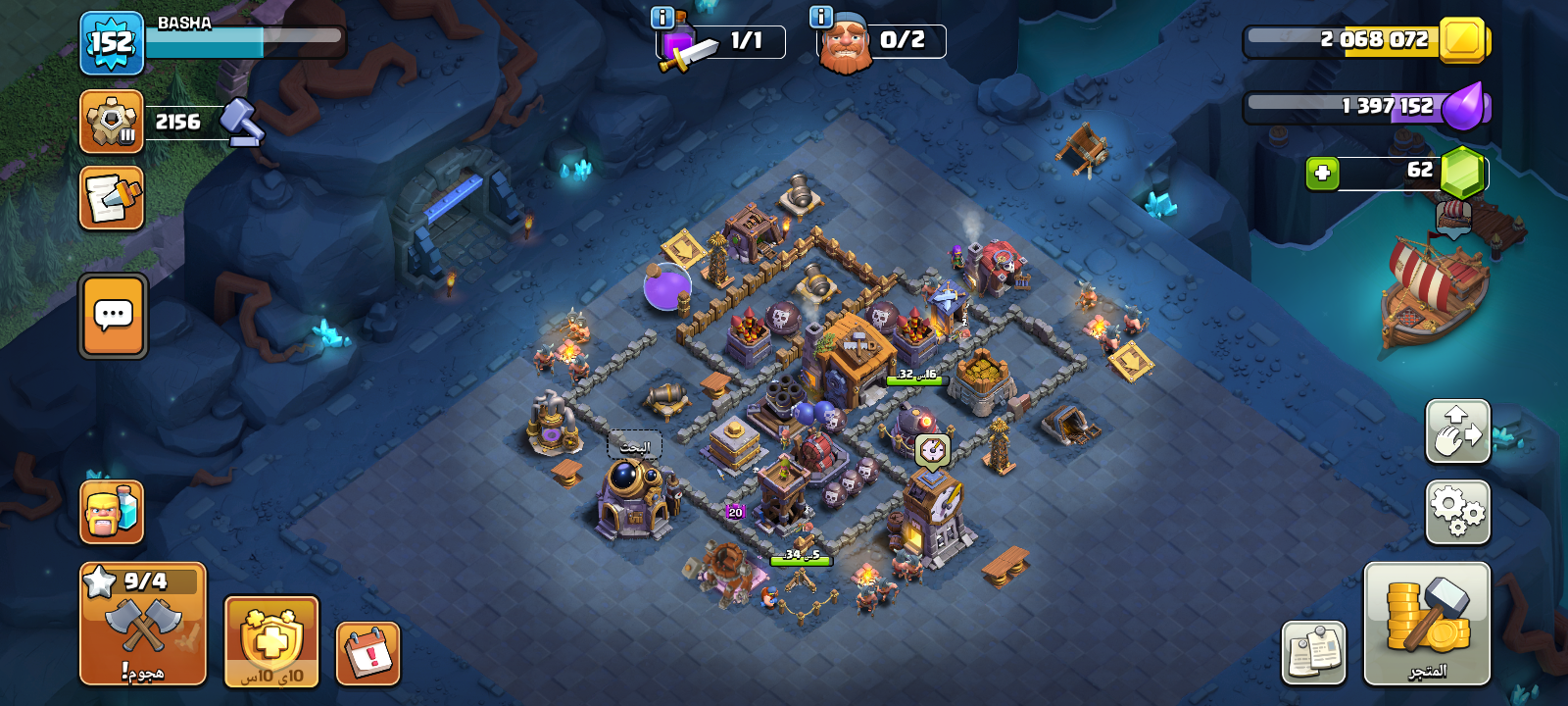Click the gold coin storage icon

tap(1463, 40)
